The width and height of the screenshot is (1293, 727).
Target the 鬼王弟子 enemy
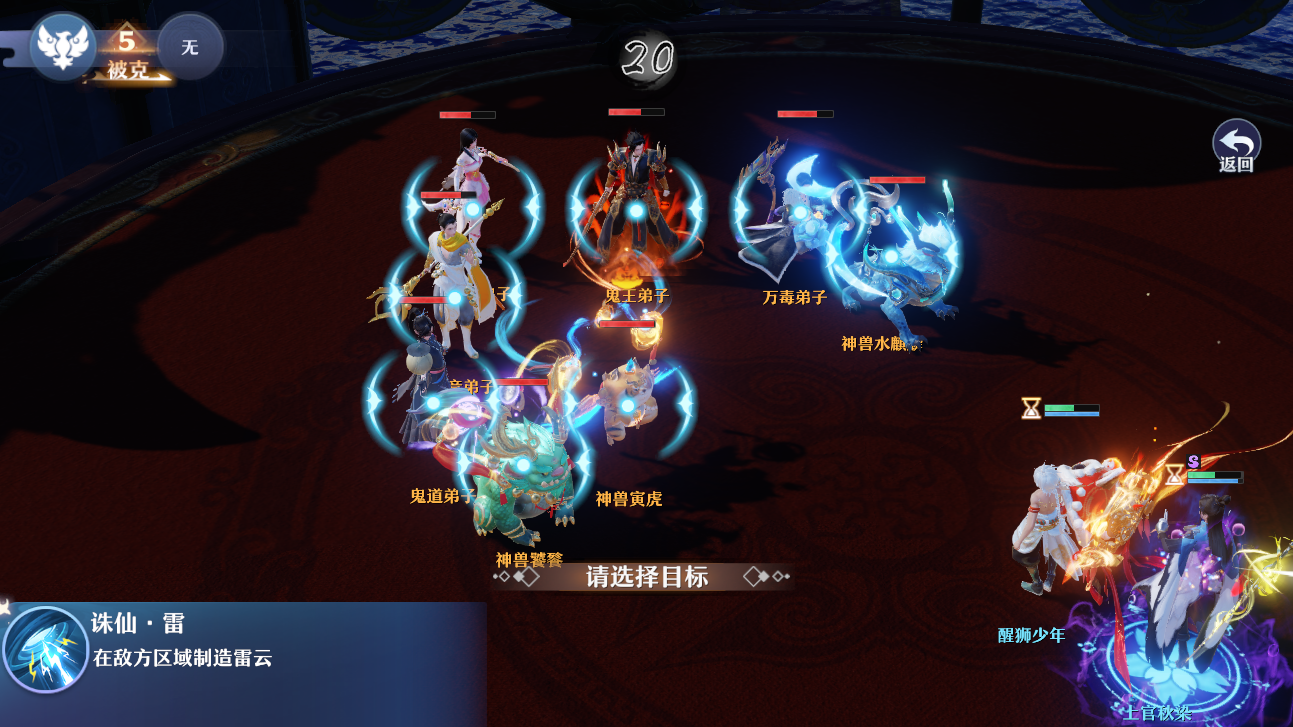(636, 212)
